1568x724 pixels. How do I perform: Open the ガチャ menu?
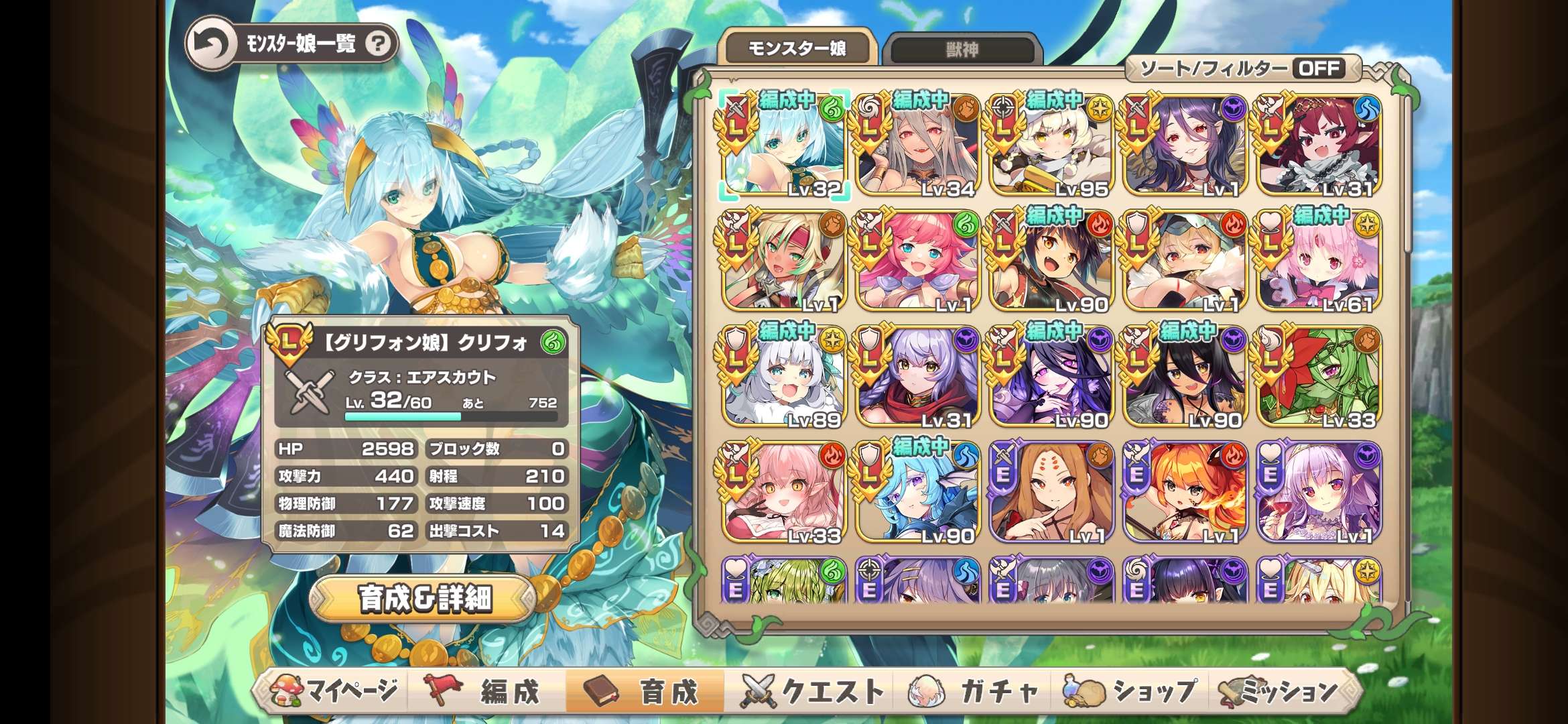(x=976, y=691)
